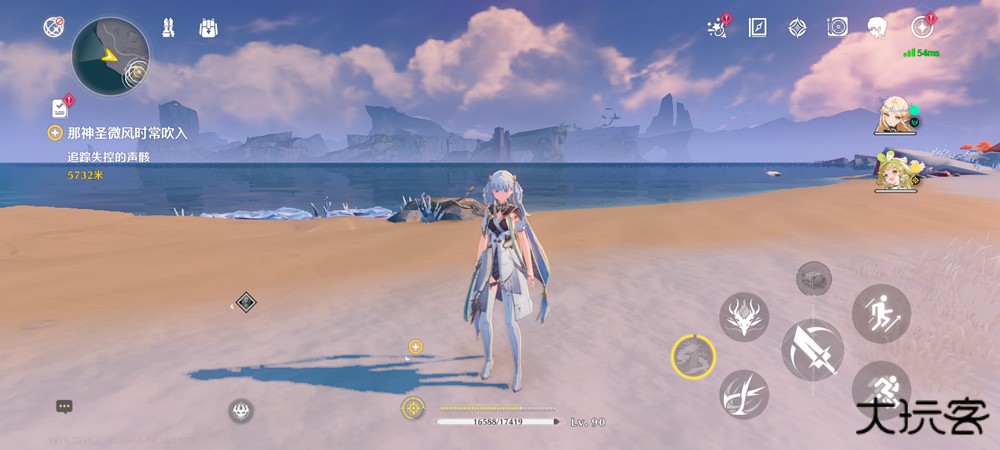Screen dimensions: 1000x450
Task: Open the sparkle events icon with red badge
Action: point(716,27)
